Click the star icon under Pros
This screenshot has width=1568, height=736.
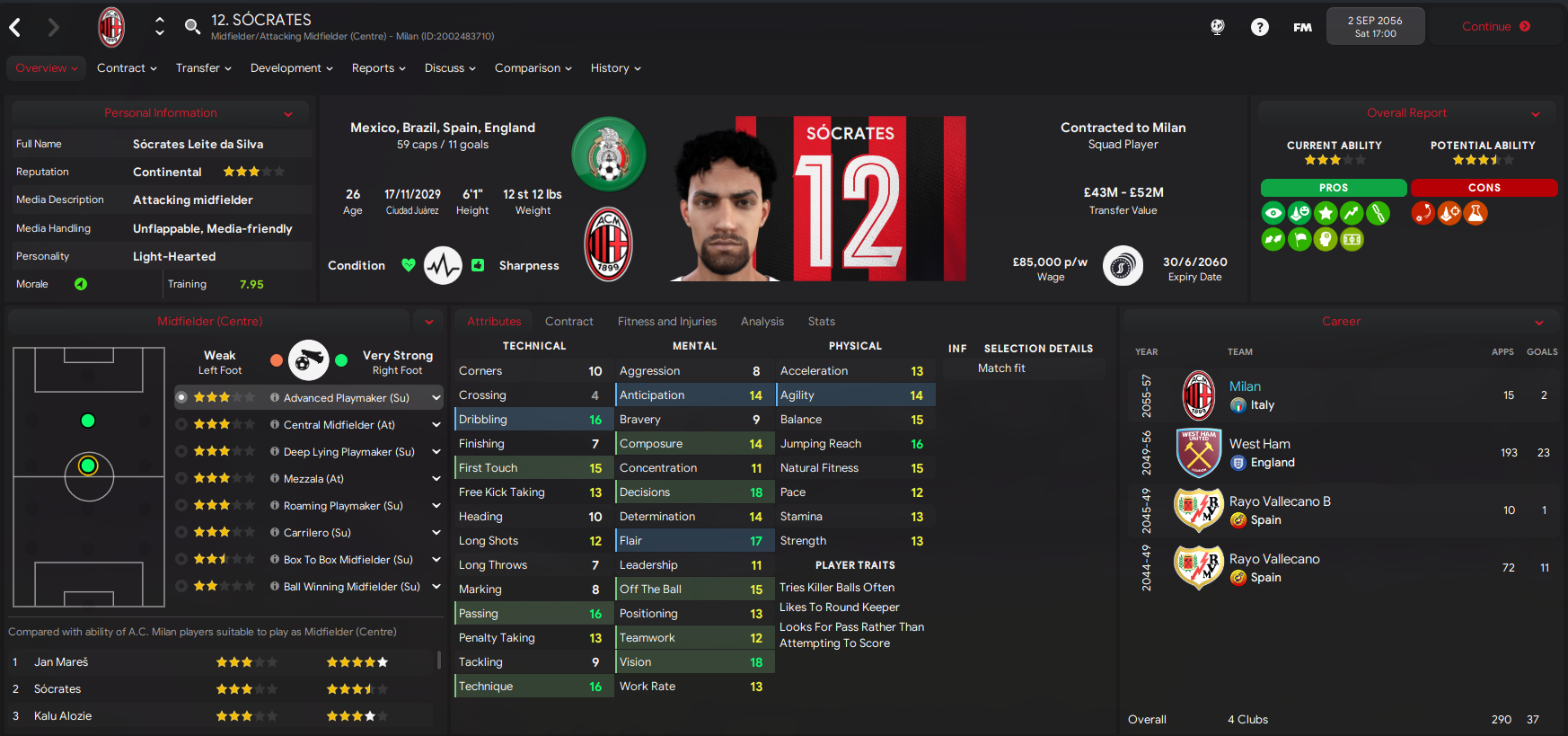[1326, 213]
